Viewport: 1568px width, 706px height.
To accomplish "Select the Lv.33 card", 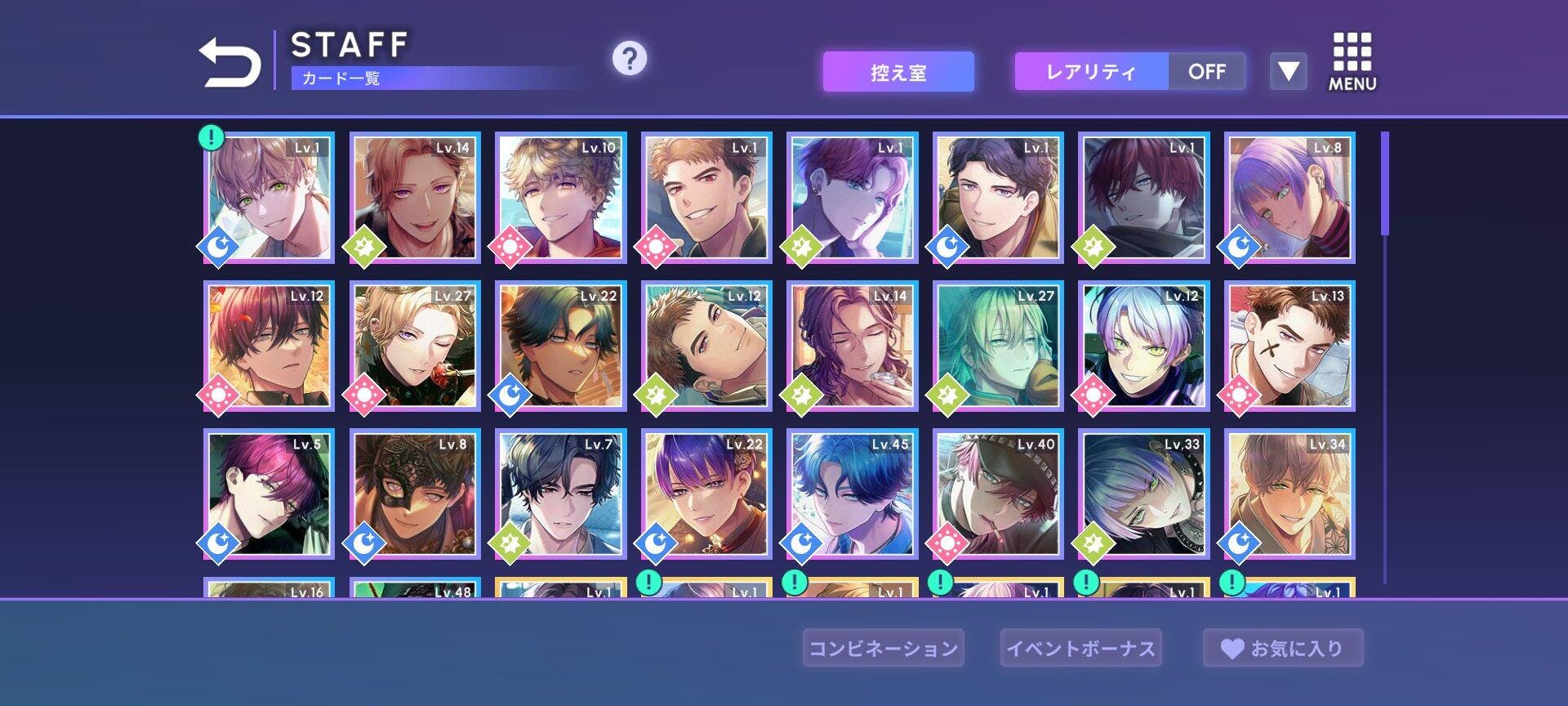I will point(1143,494).
